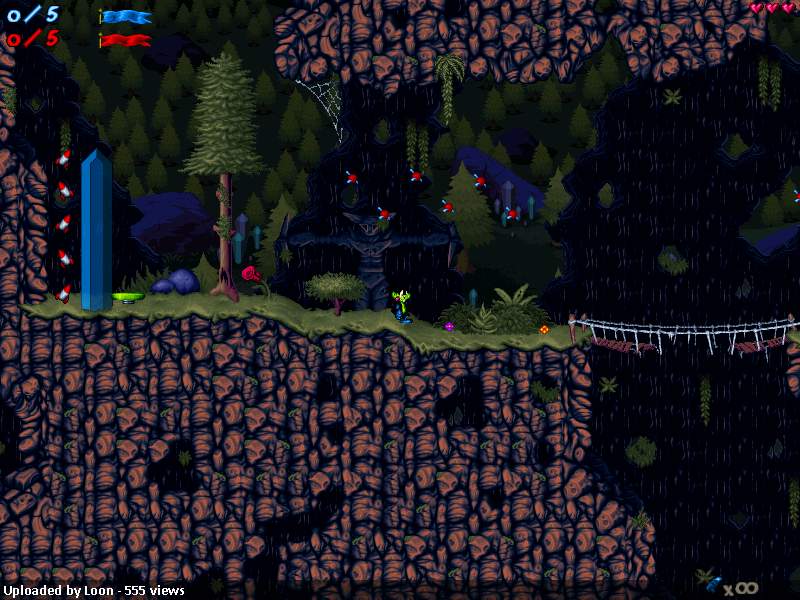Open the "Uploaded by Loon" caption

(x=93, y=591)
